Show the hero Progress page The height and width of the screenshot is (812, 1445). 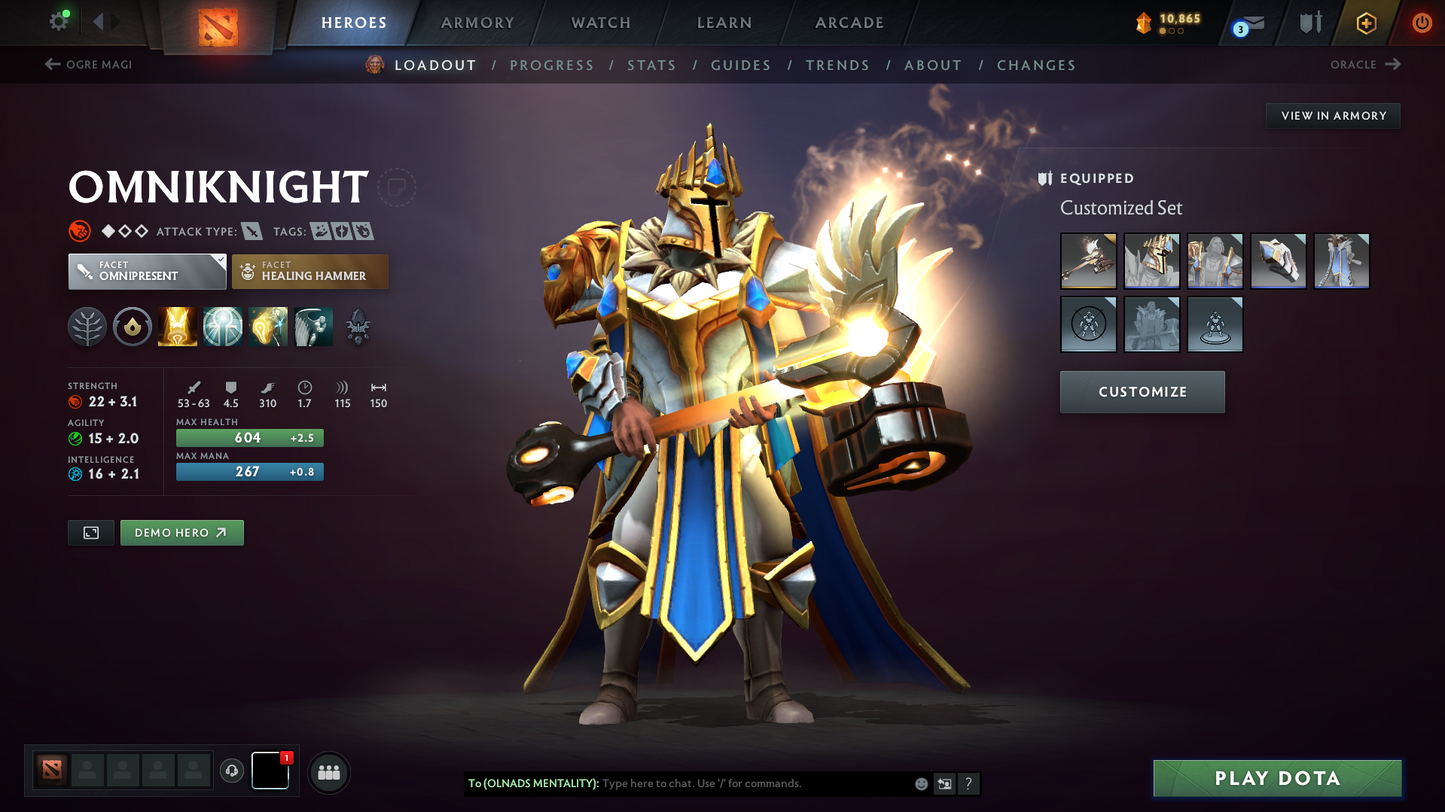coord(551,65)
